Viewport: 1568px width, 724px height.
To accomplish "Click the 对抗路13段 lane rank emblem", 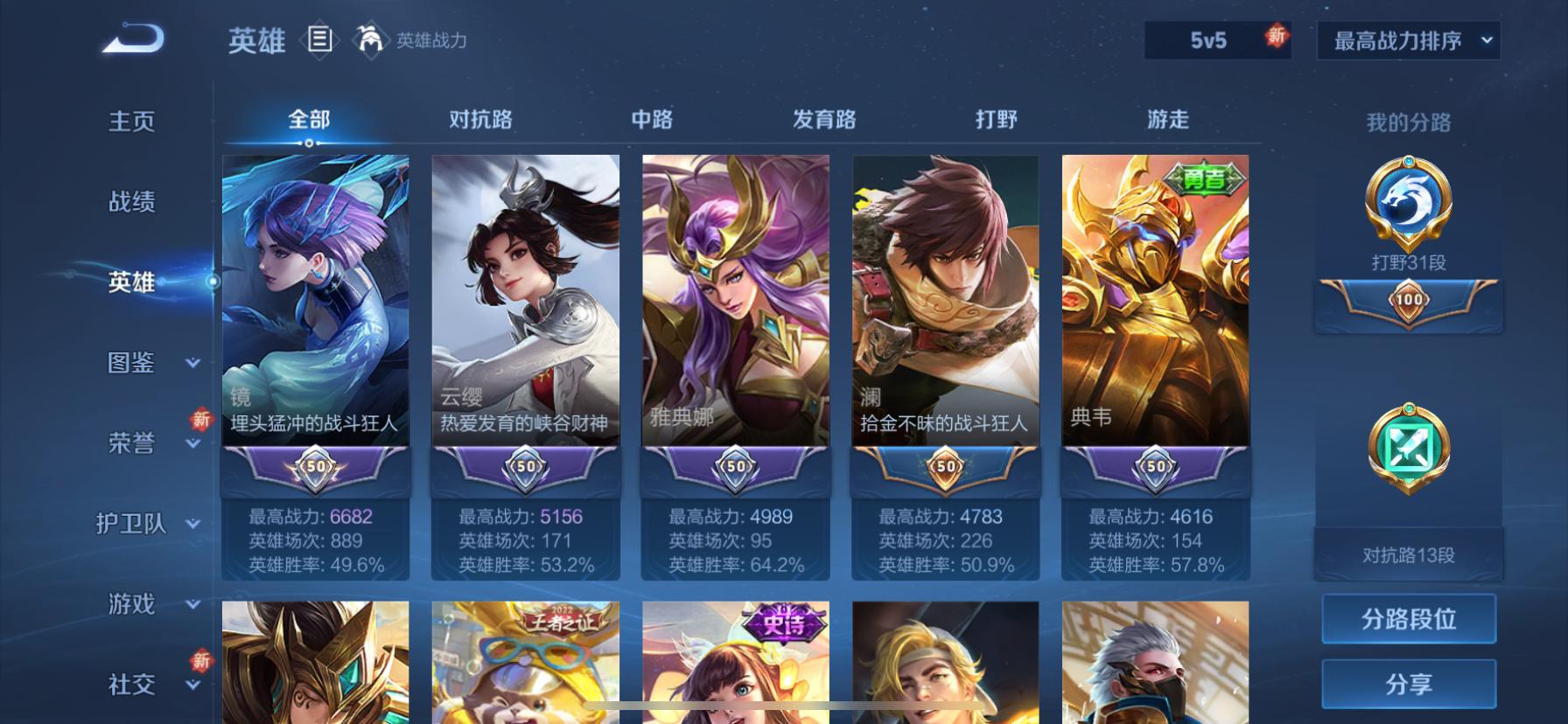I will click(1408, 450).
